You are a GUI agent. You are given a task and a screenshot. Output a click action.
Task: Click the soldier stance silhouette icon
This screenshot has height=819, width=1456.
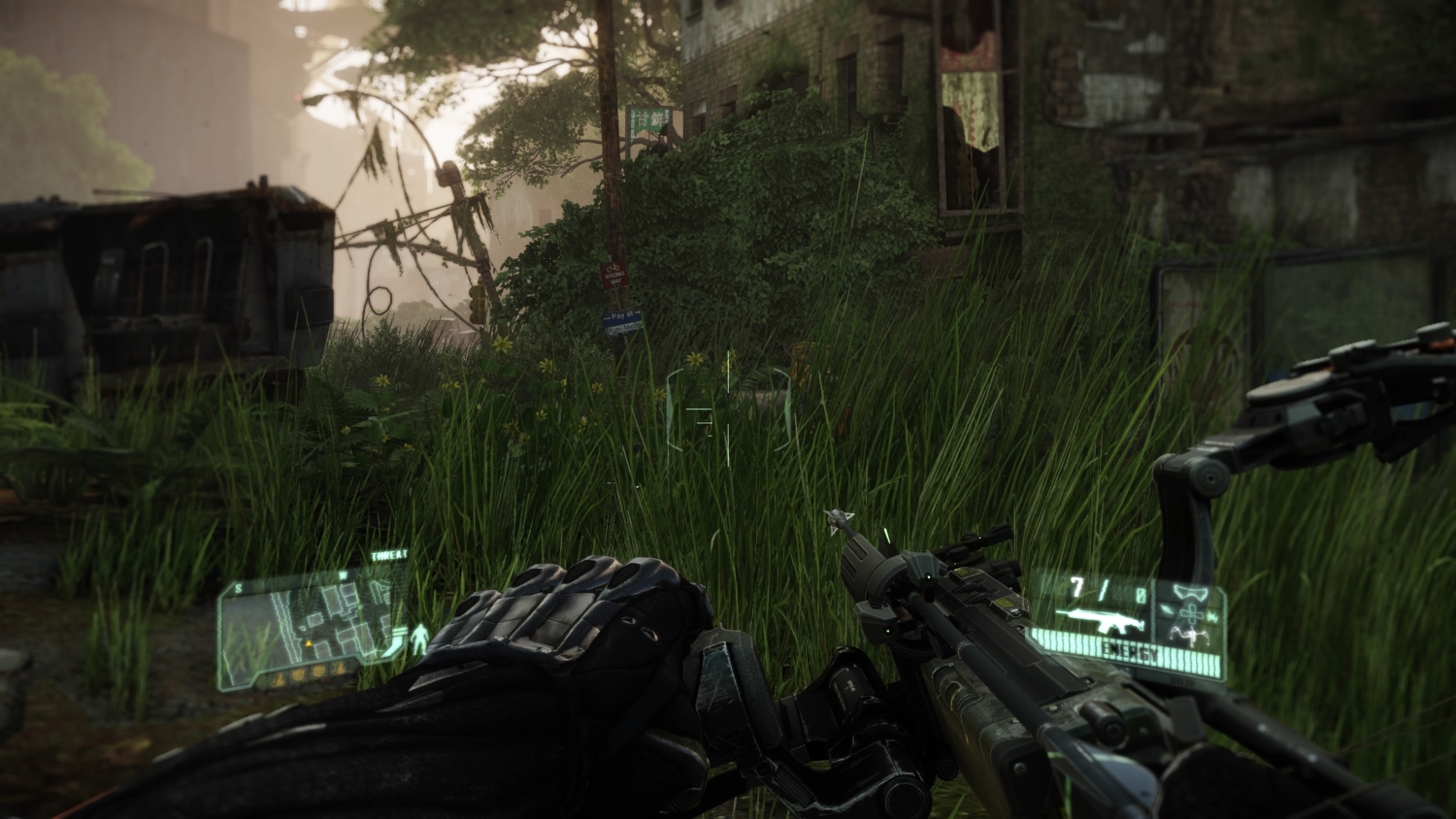pos(421,639)
